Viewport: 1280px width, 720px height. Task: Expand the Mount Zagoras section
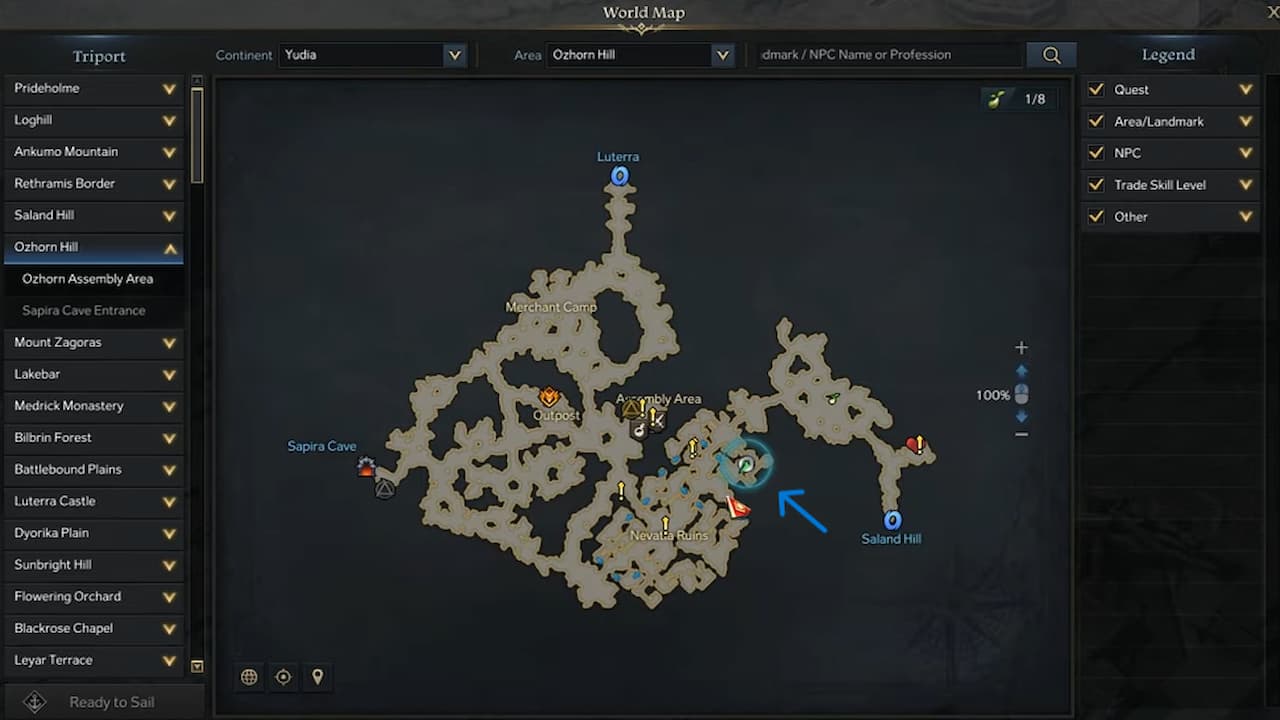(x=93, y=342)
